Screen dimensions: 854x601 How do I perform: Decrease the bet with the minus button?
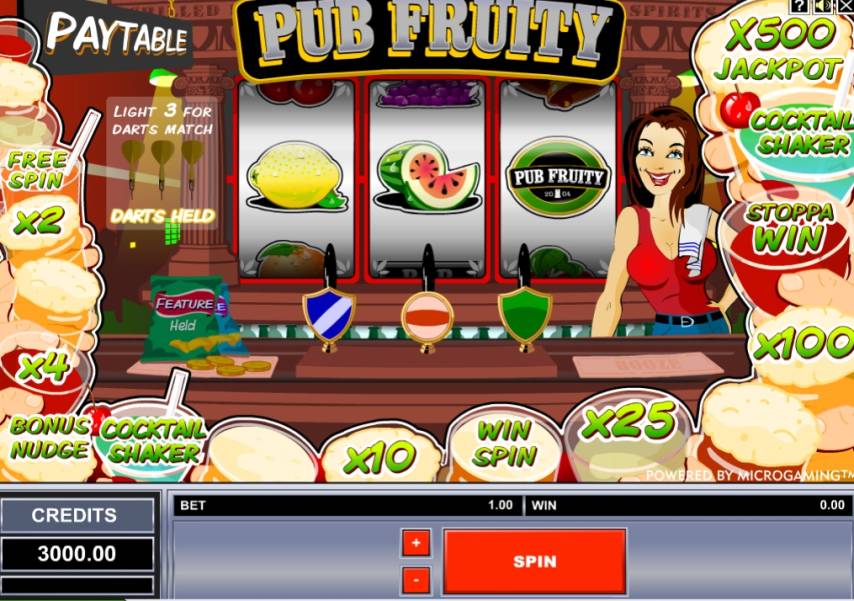(416, 579)
